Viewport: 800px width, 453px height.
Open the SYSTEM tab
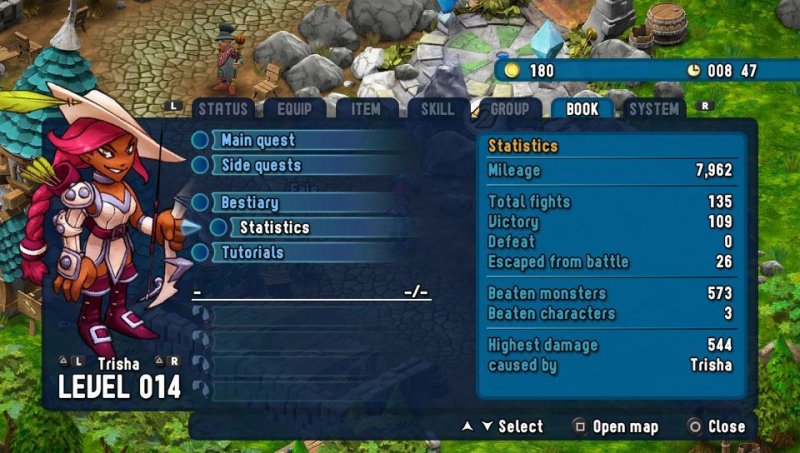[x=653, y=109]
